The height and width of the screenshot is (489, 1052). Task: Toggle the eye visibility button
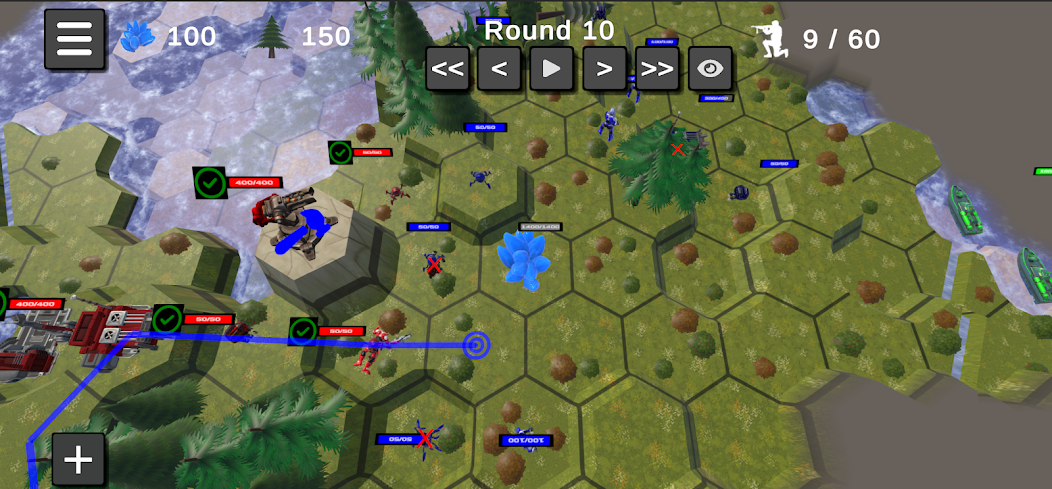[710, 69]
